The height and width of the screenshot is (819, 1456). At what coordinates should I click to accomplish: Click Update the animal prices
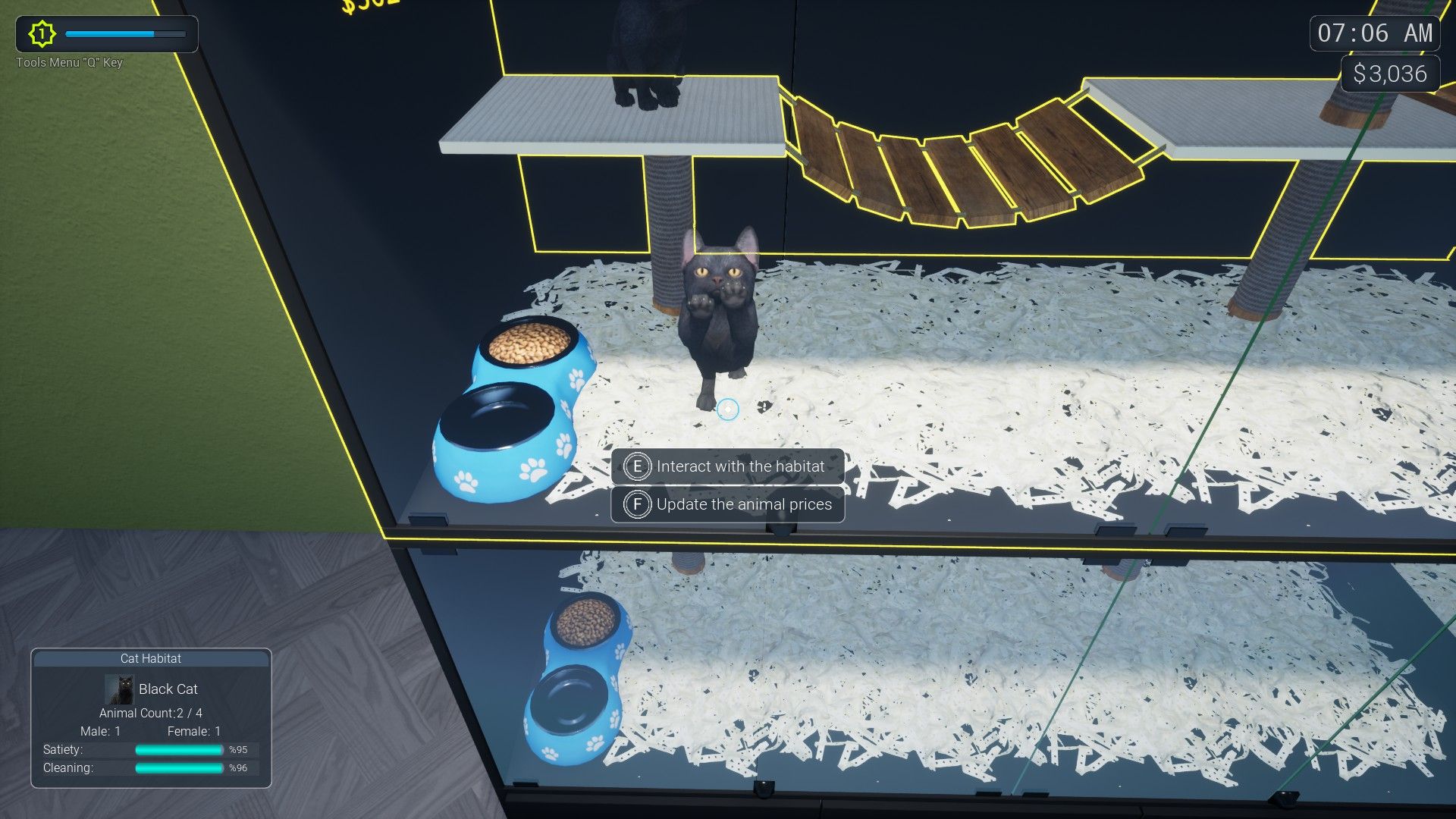743,504
